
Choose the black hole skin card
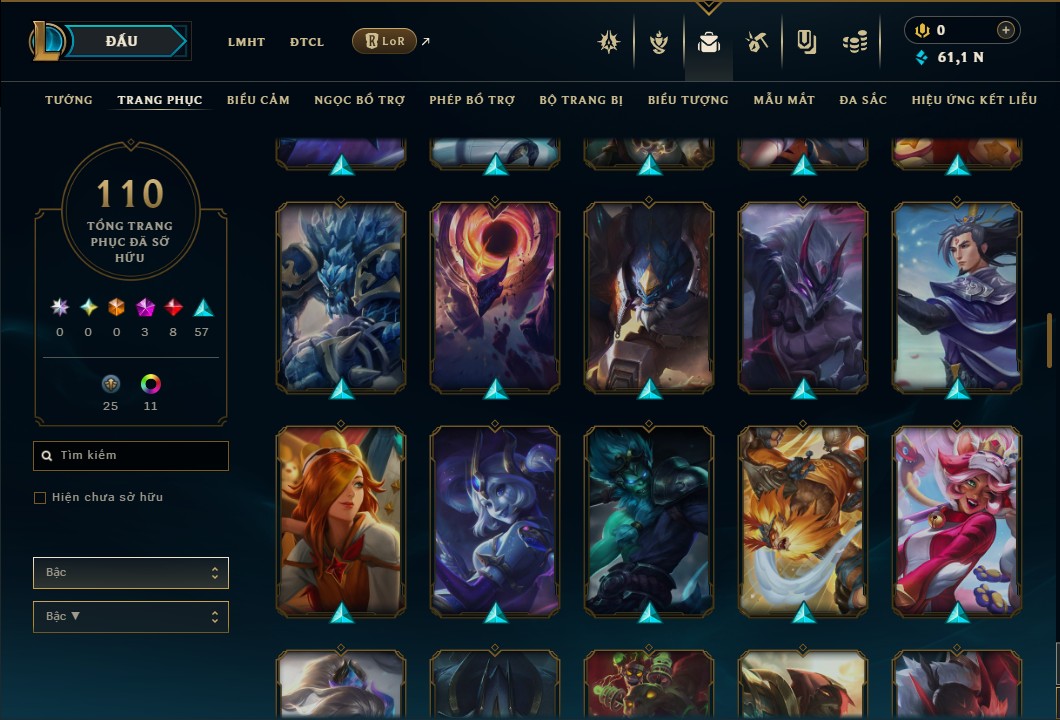495,296
